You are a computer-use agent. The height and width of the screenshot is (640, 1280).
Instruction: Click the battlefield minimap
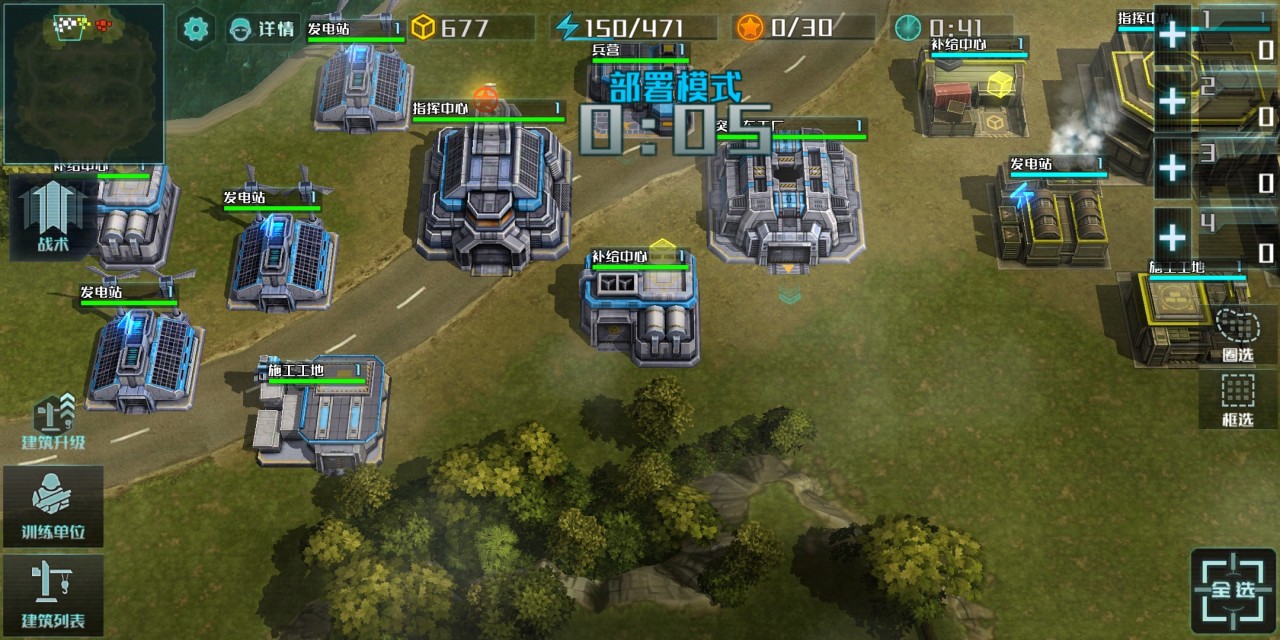(x=82, y=82)
